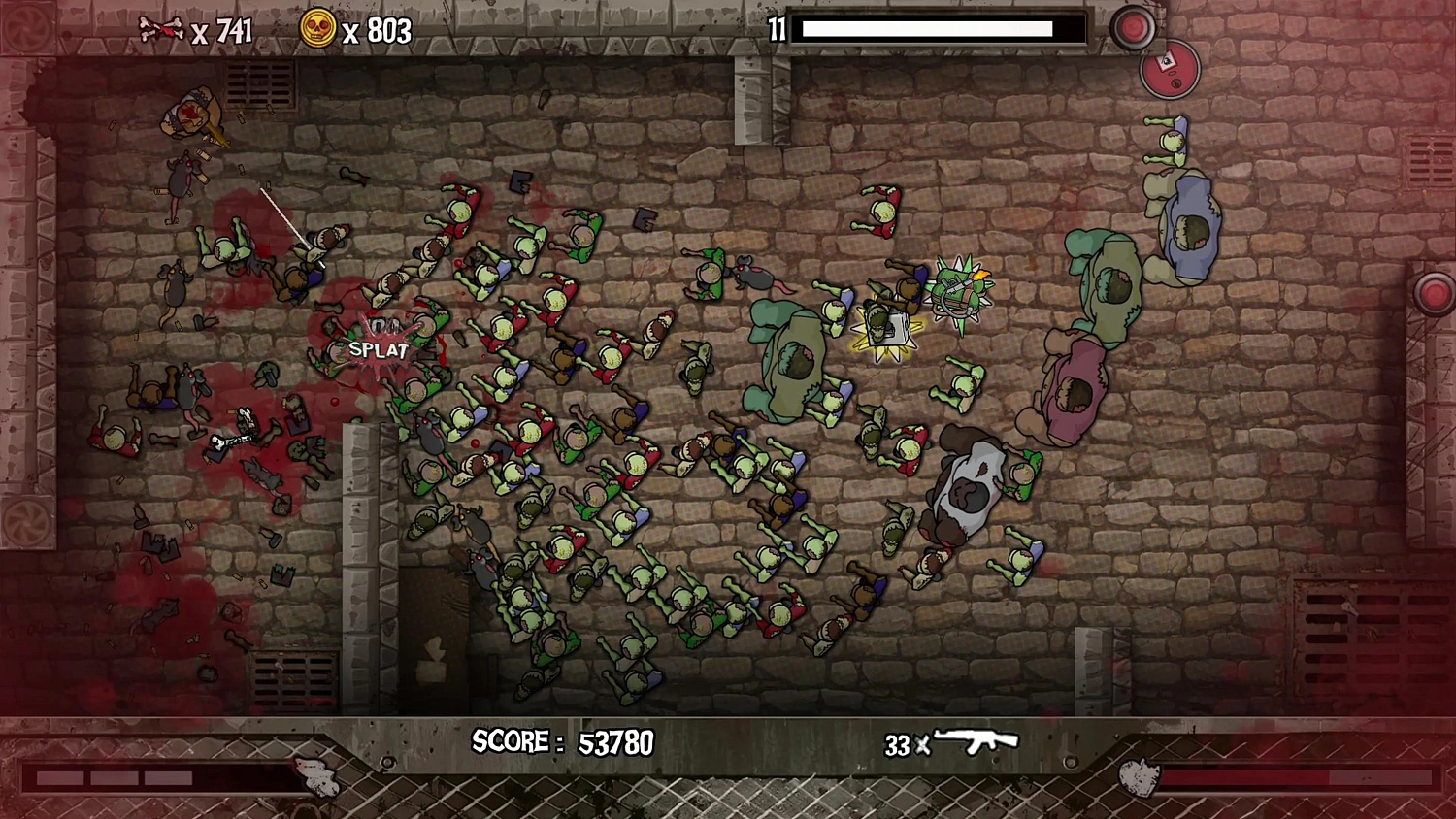The width and height of the screenshot is (1456, 819).
Task: Pick up the glowing ammo crate
Action: pos(886,328)
